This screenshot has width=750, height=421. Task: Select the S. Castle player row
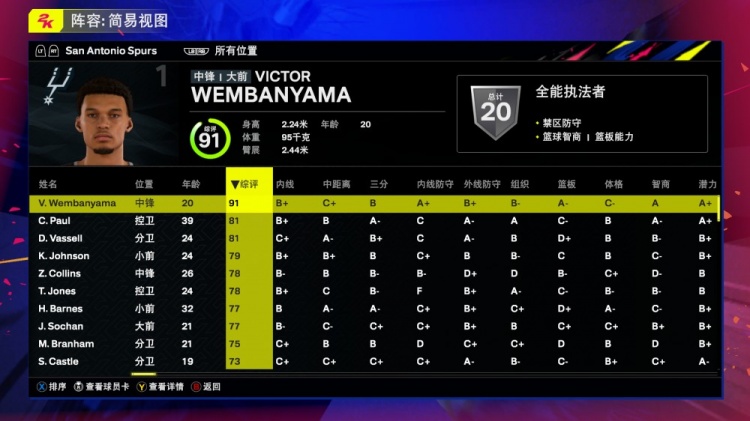[59, 361]
